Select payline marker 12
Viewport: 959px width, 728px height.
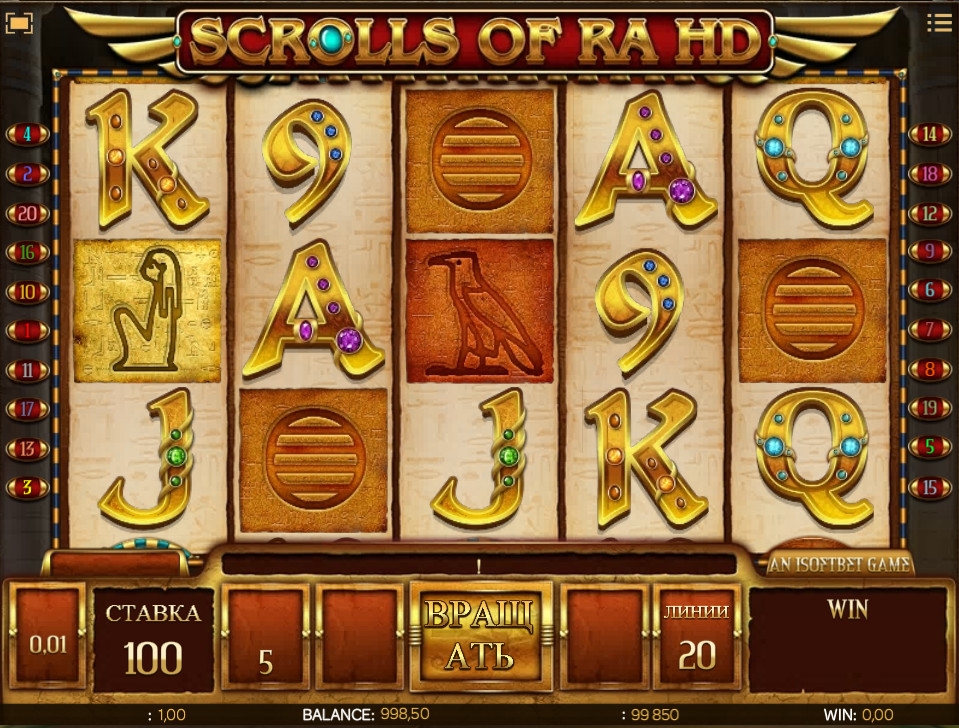coord(930,214)
